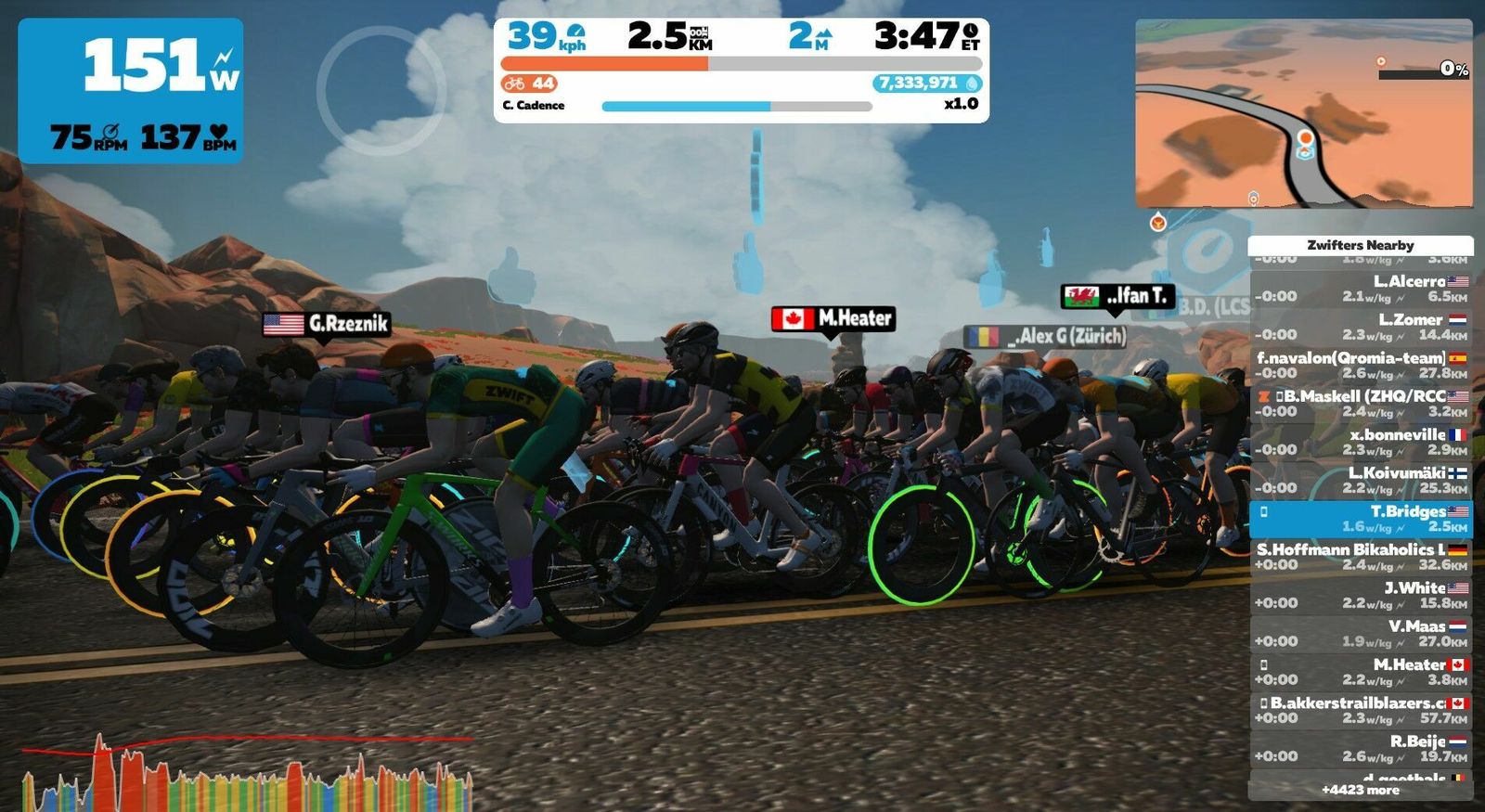Screen dimensions: 1485x812
Task: Choose R.Beije in the nearby list
Action: pos(1361,749)
